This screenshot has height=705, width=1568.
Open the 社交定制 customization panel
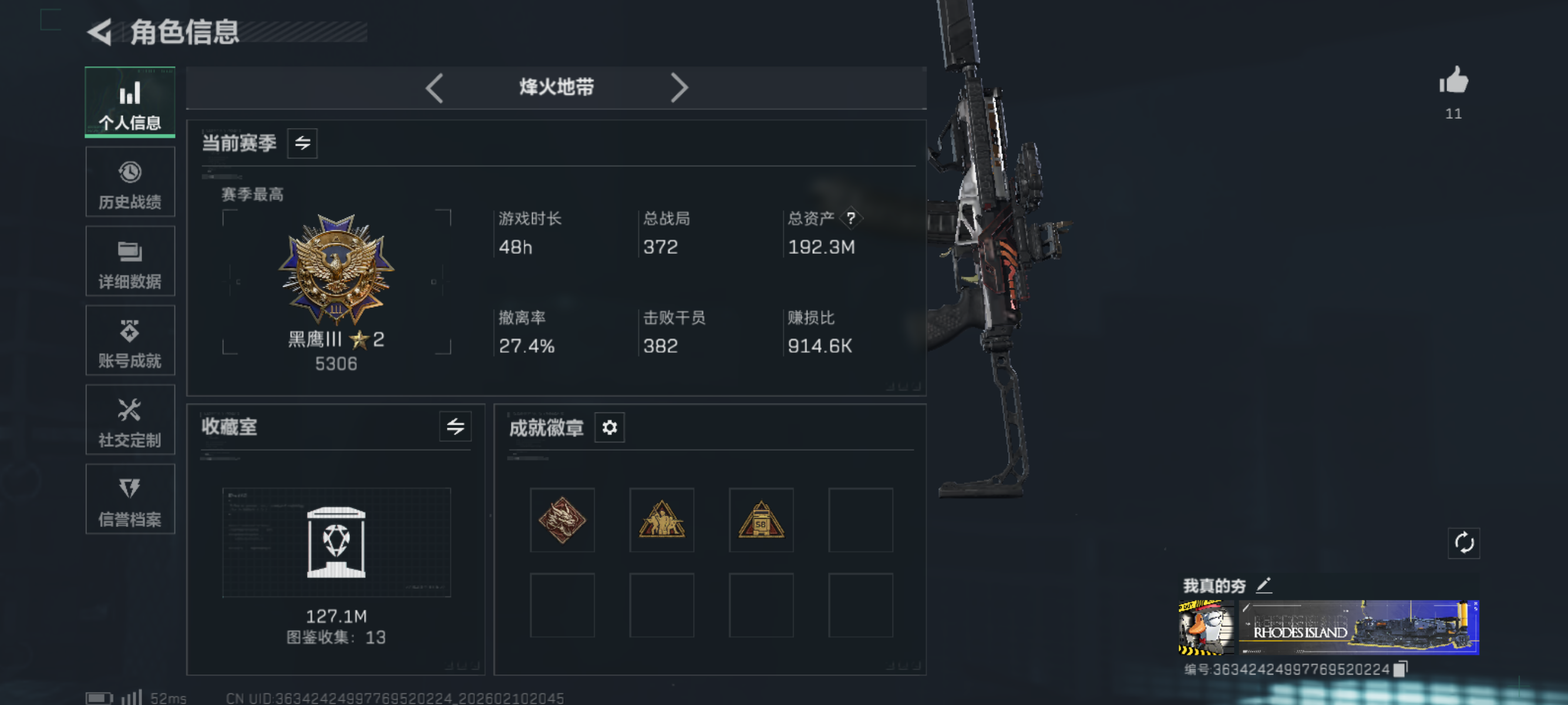130,420
